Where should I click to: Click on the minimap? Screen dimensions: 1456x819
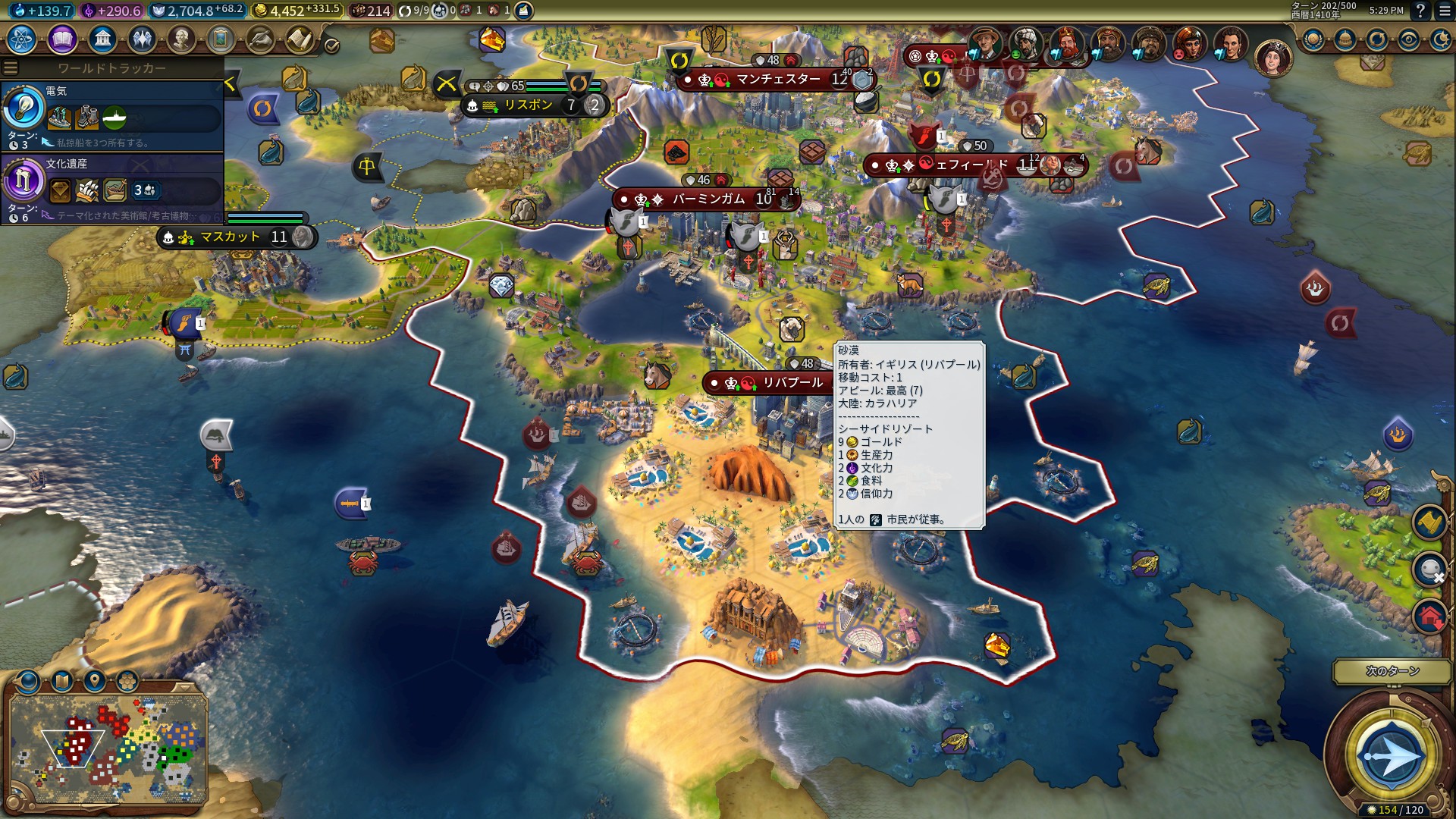(x=108, y=747)
